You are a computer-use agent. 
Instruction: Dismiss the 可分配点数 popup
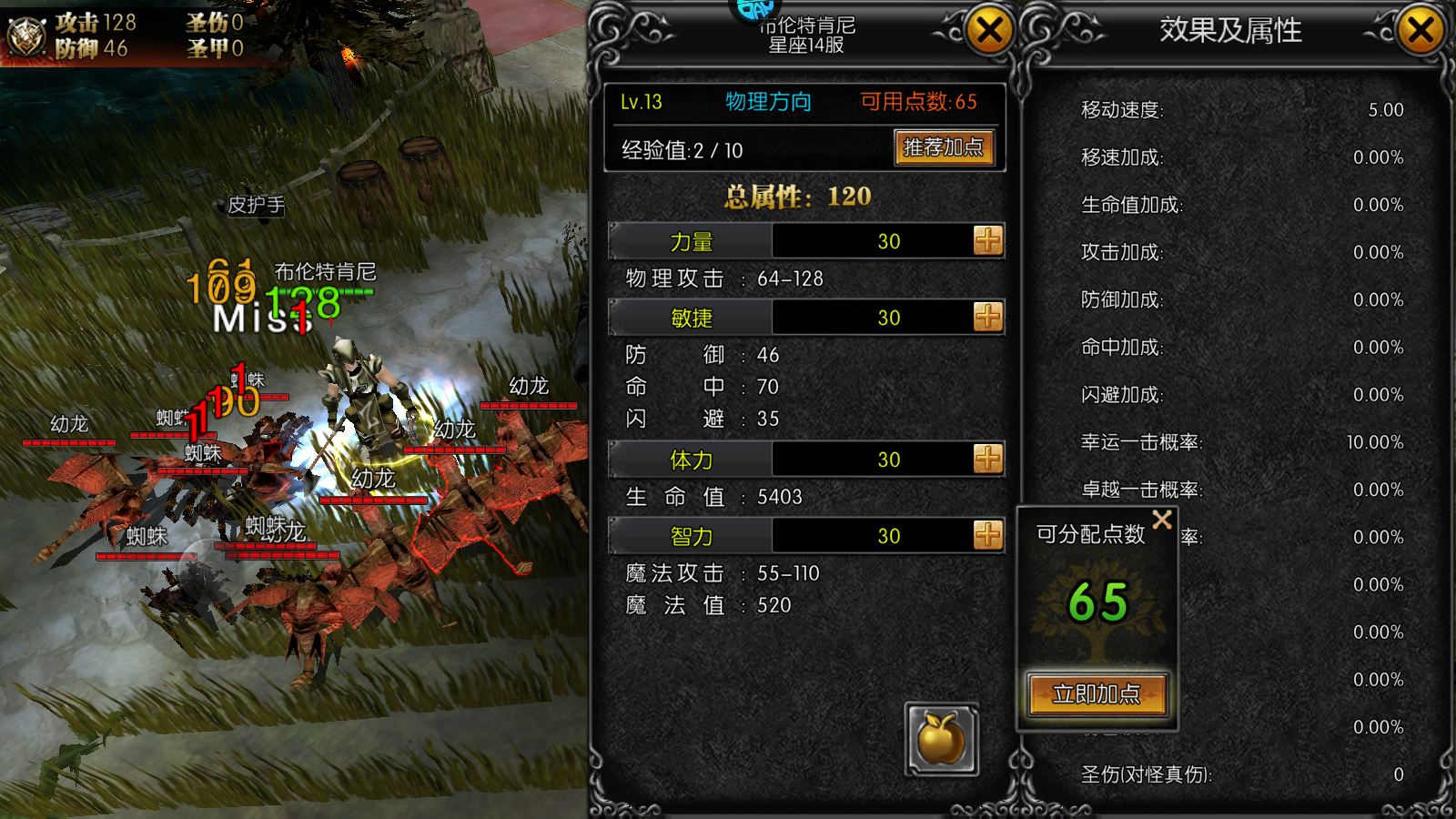(1162, 520)
